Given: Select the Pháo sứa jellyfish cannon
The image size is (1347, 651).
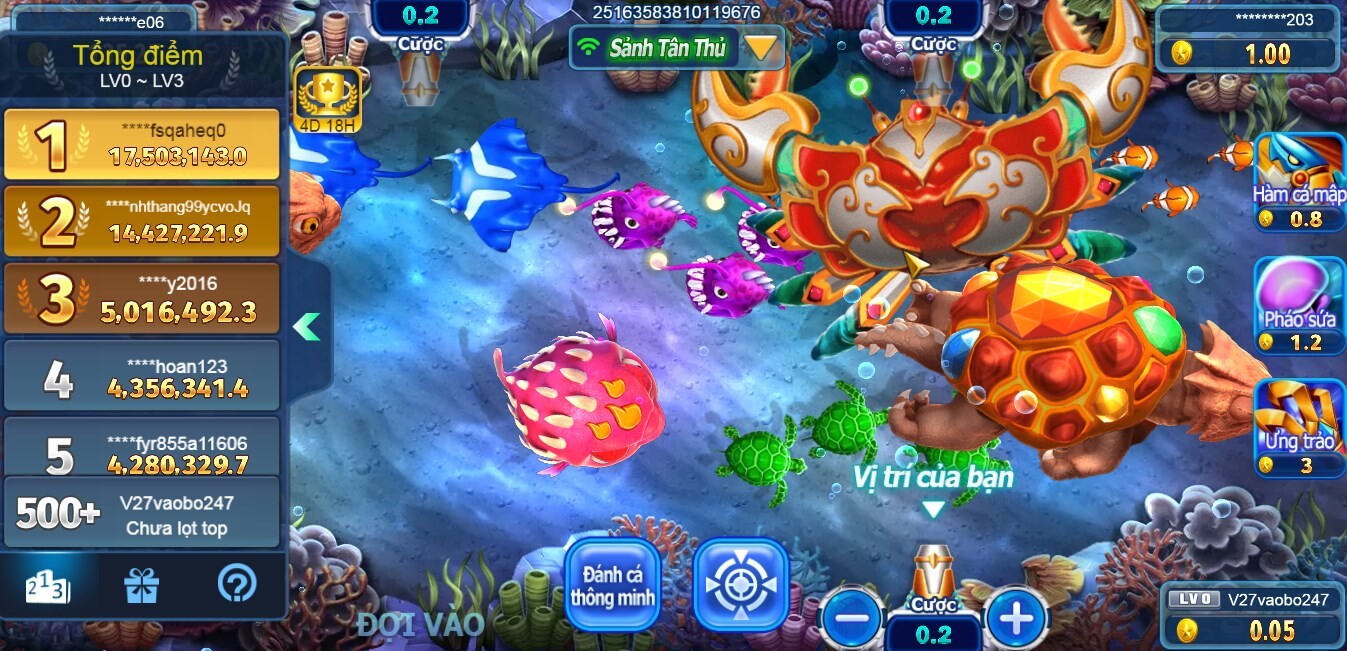Looking at the screenshot, I should (1300, 305).
